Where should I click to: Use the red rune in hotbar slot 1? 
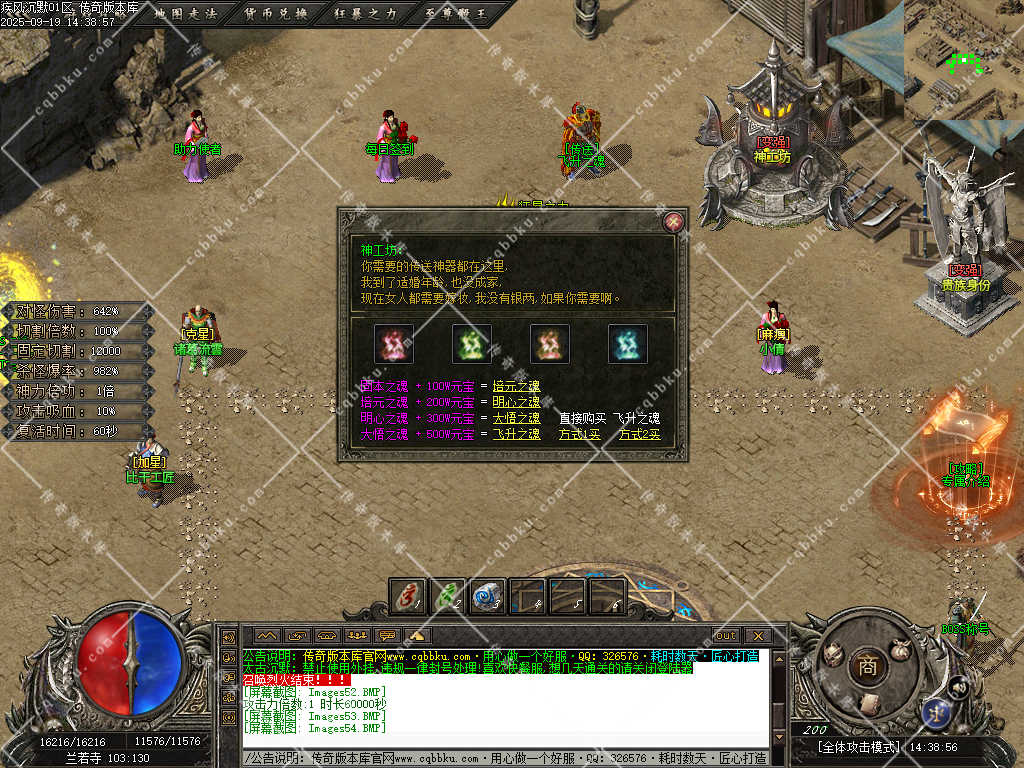tap(407, 596)
